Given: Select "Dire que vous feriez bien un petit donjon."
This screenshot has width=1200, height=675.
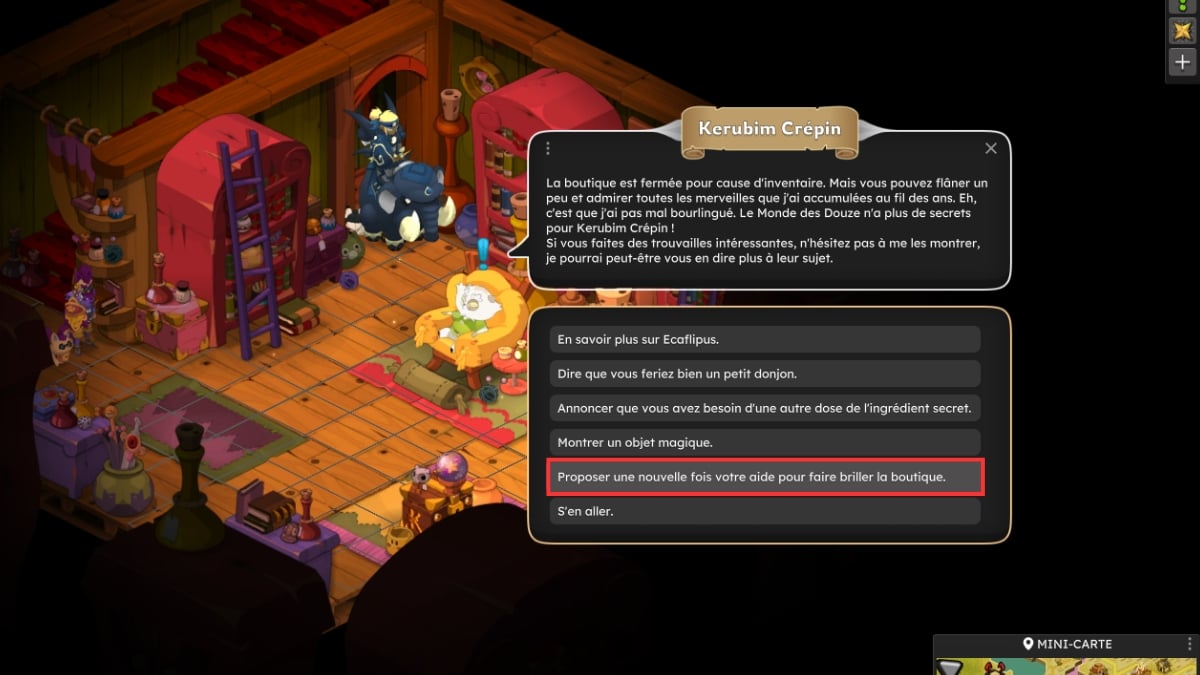Looking at the screenshot, I should pyautogui.click(x=764, y=374).
